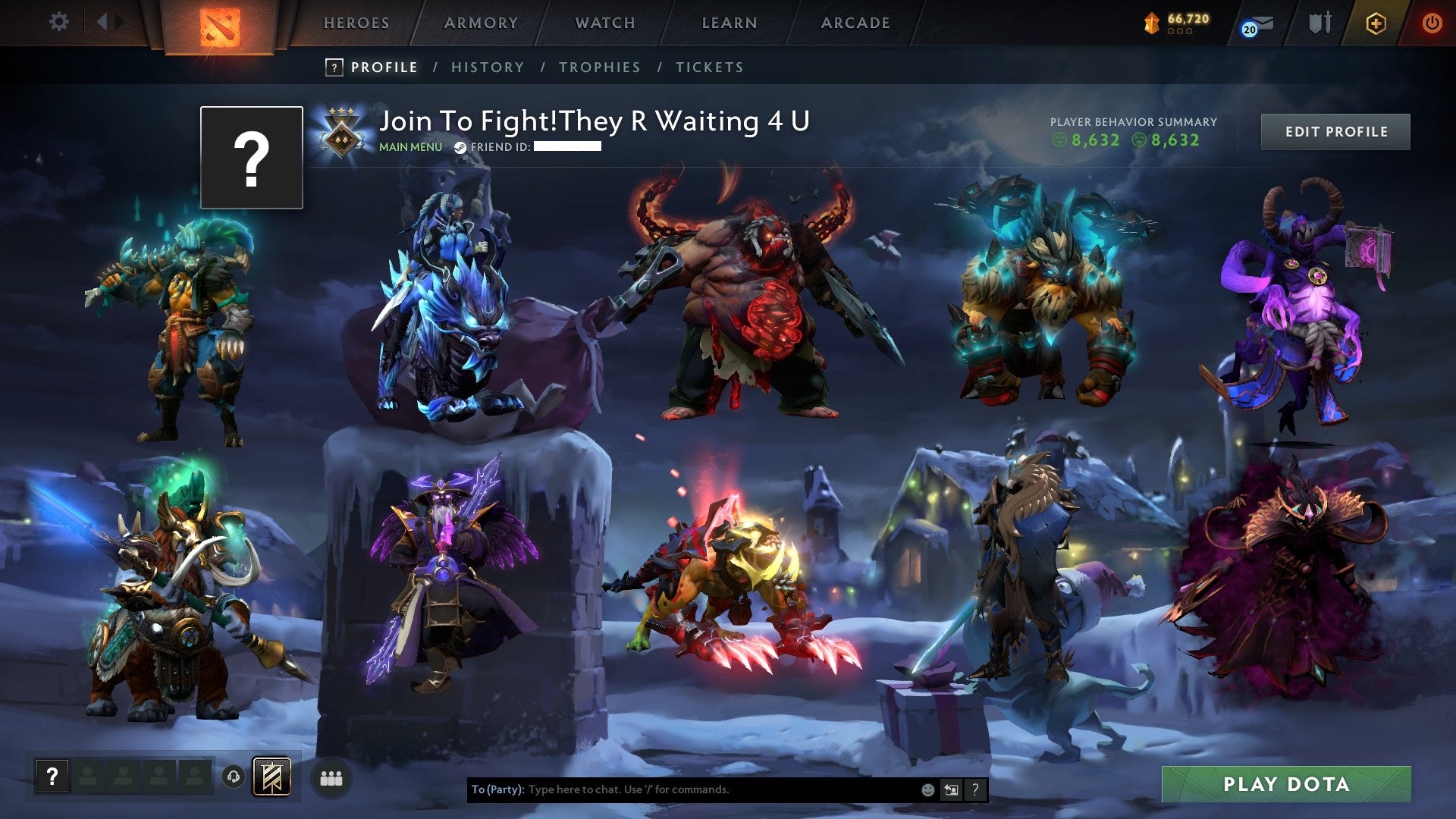
Task: Click the party chat input field
Action: point(682,789)
